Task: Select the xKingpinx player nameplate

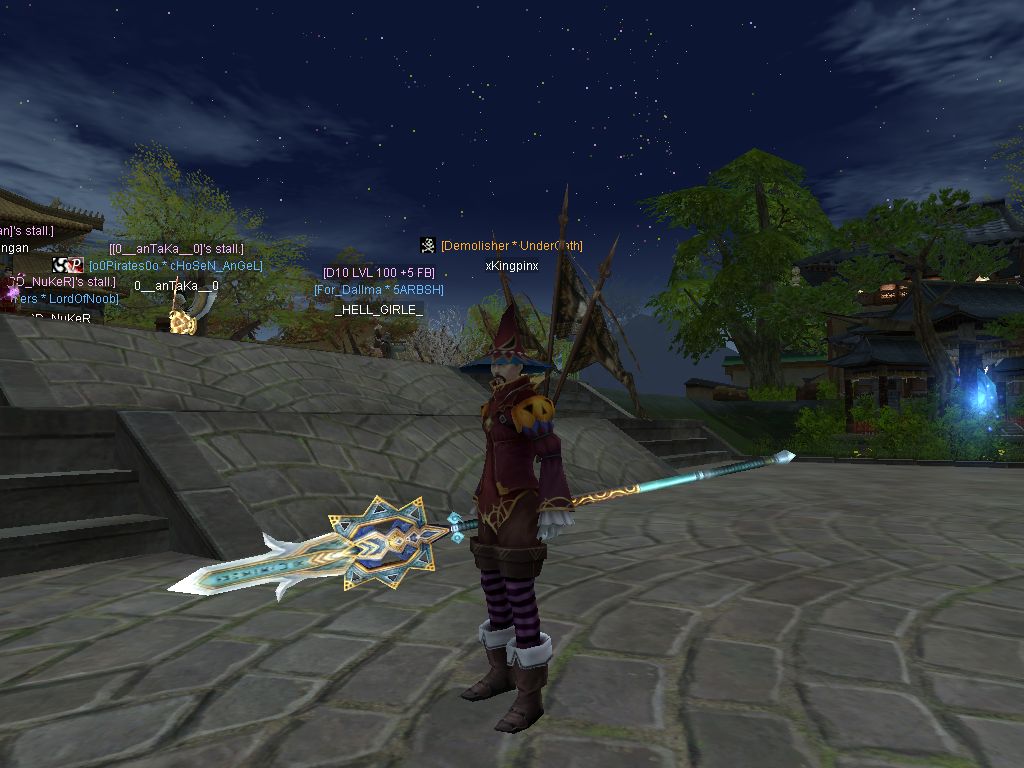Action: [x=511, y=266]
